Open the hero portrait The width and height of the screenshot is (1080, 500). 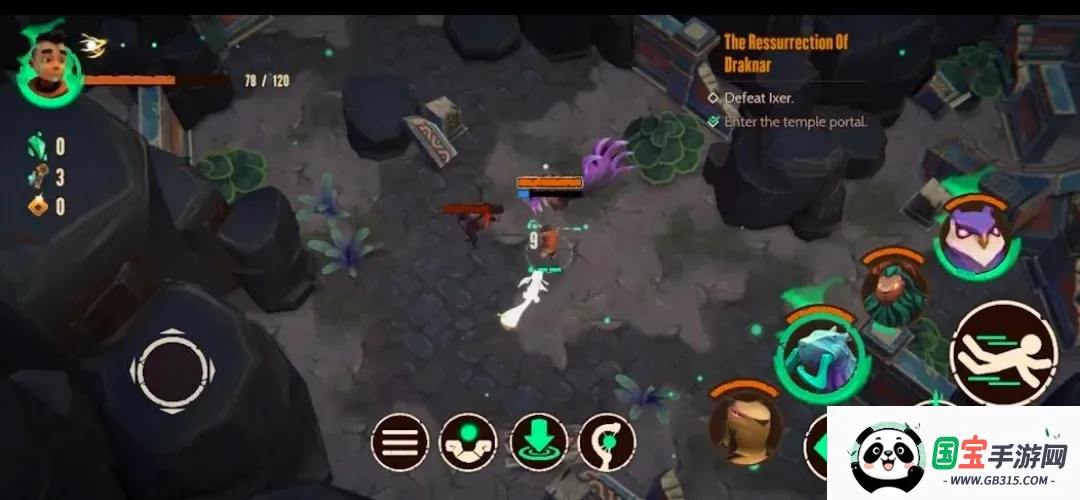(48, 69)
